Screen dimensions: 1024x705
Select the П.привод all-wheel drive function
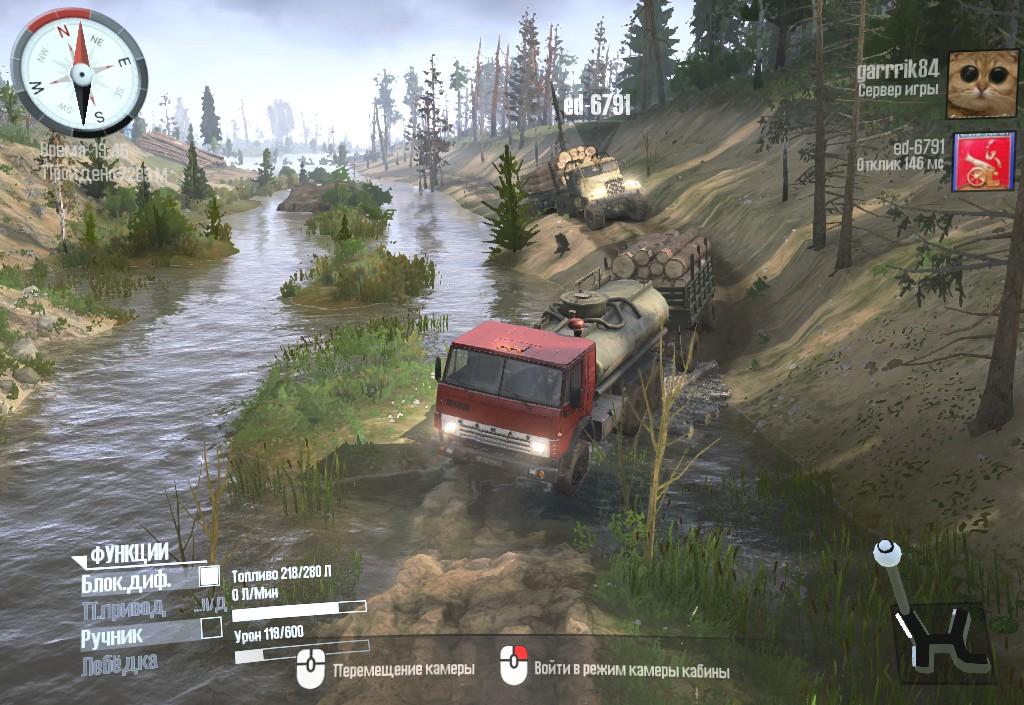124,607
